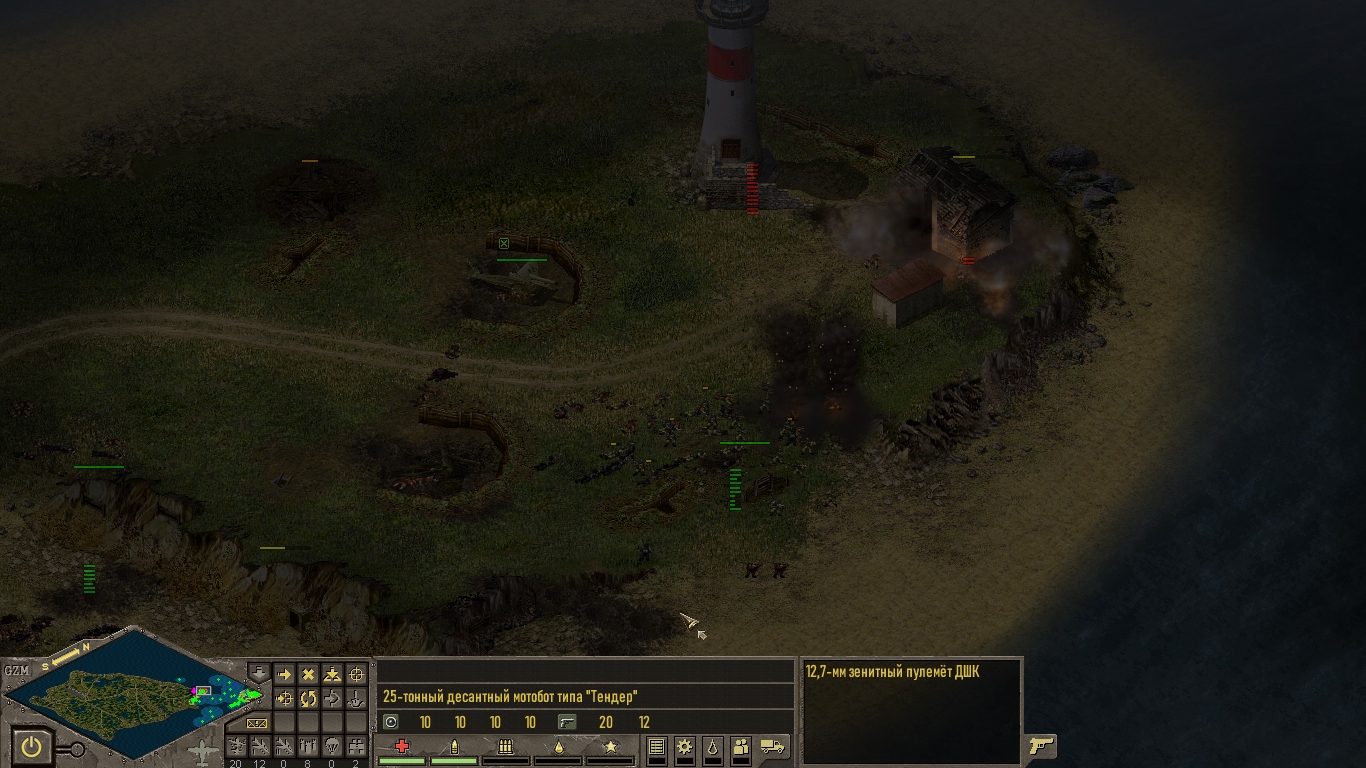Screen dimensions: 1366x768
Task: Open the main menu with the power button
Action: (x=33, y=747)
